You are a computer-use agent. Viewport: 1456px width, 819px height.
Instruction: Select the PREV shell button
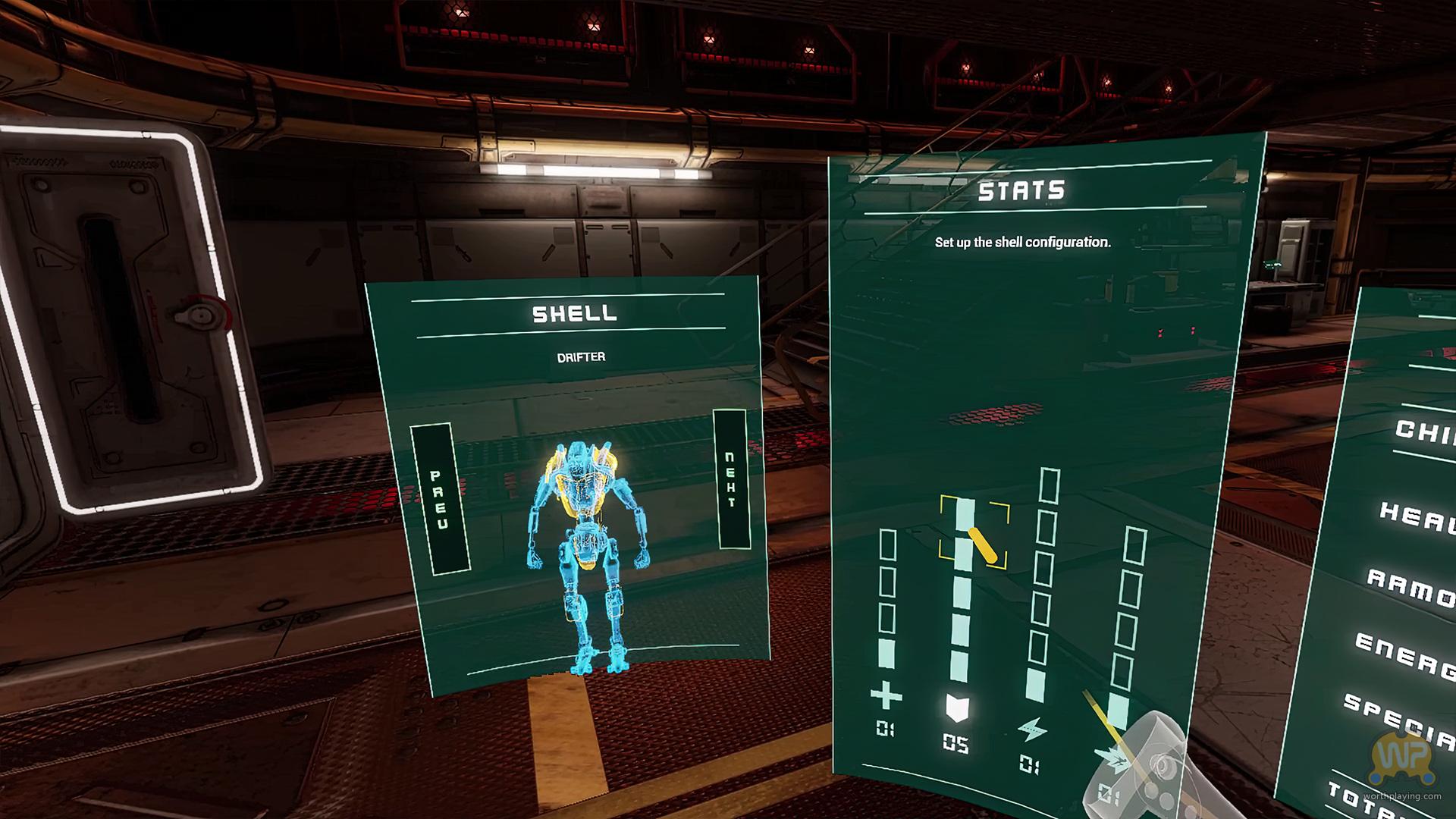440,498
